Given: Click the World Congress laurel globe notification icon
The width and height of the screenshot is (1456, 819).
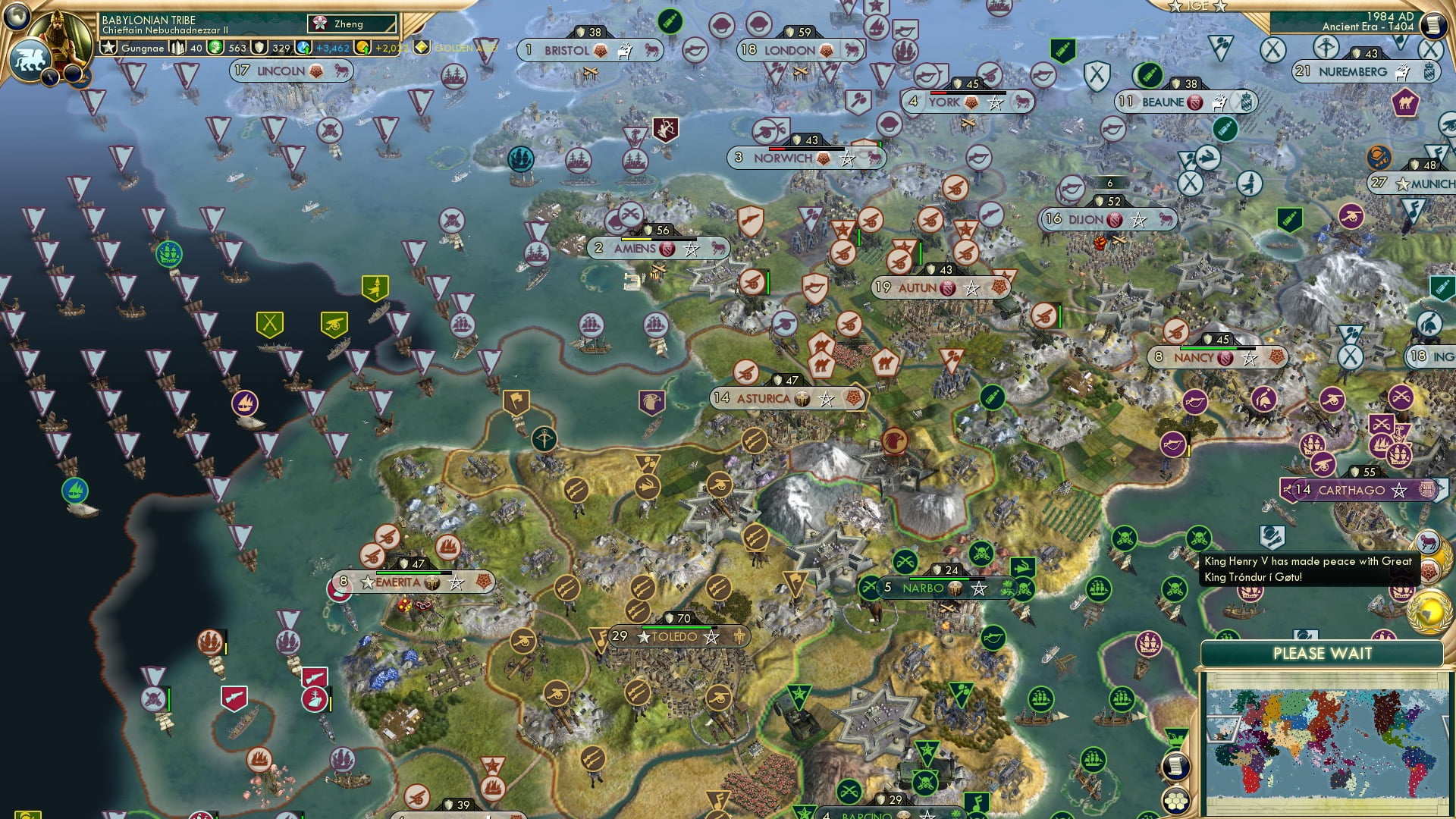Looking at the screenshot, I should (1430, 610).
